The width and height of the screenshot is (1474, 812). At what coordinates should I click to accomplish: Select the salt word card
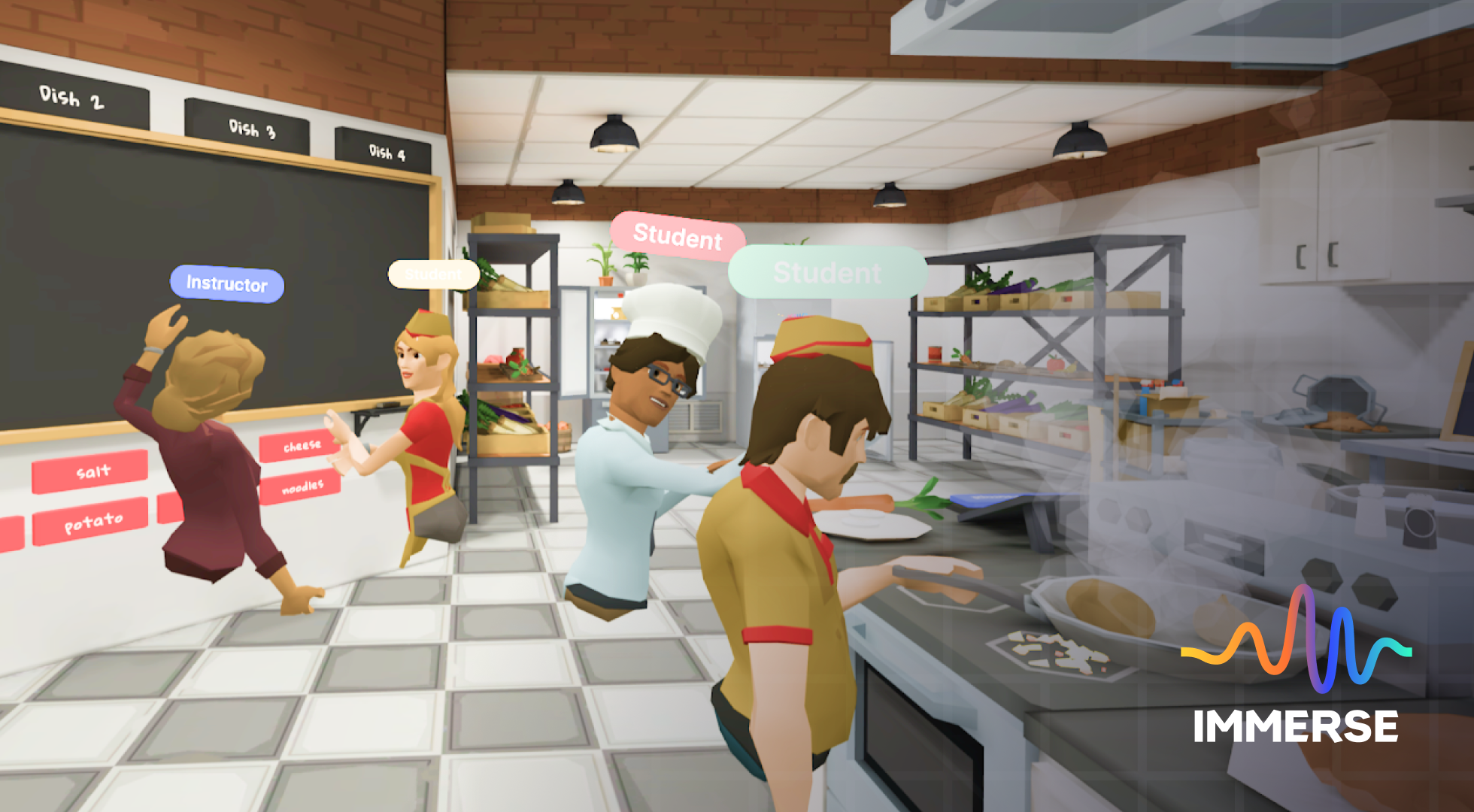90,471
